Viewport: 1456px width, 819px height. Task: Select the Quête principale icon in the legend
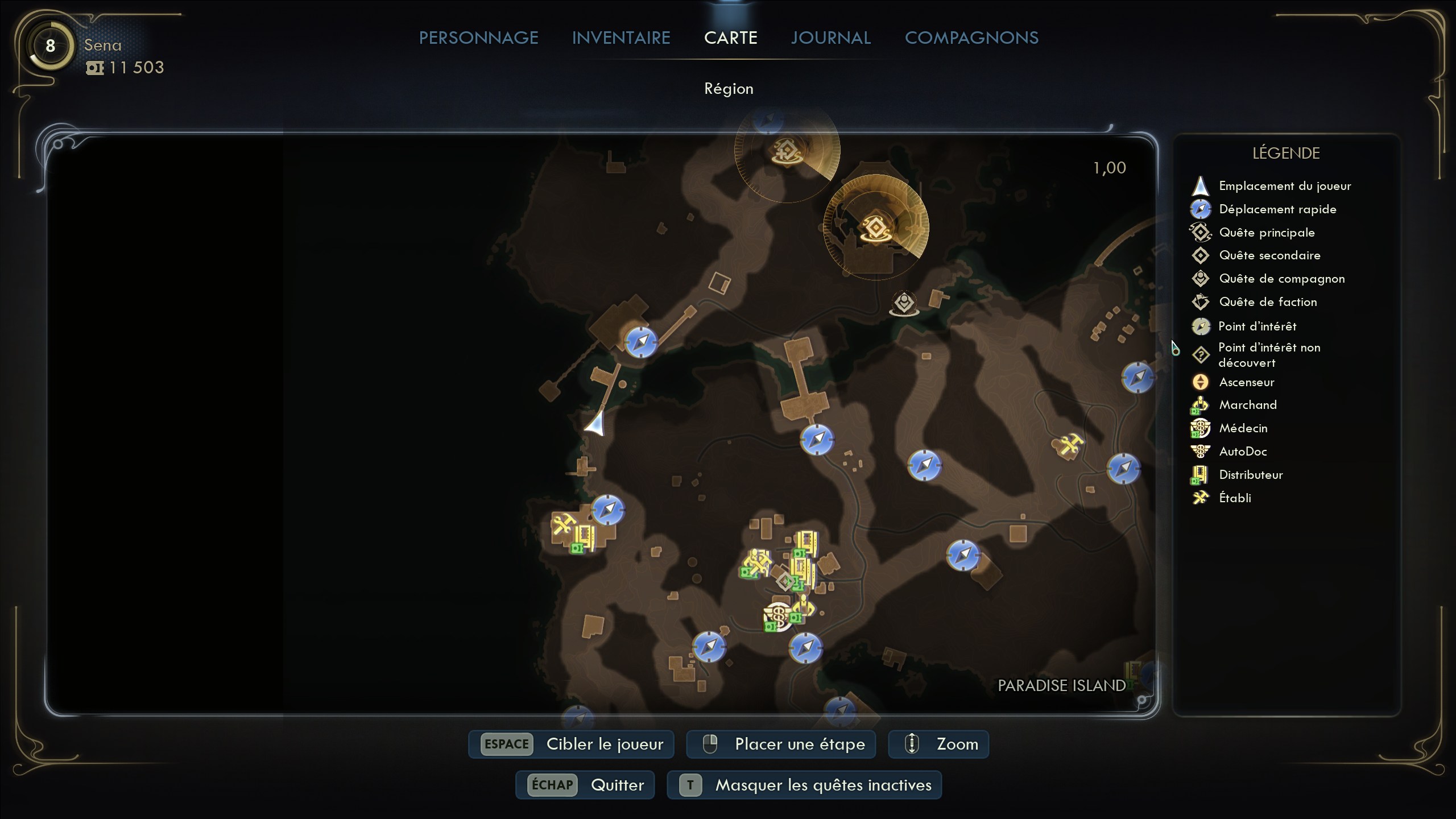[1202, 232]
